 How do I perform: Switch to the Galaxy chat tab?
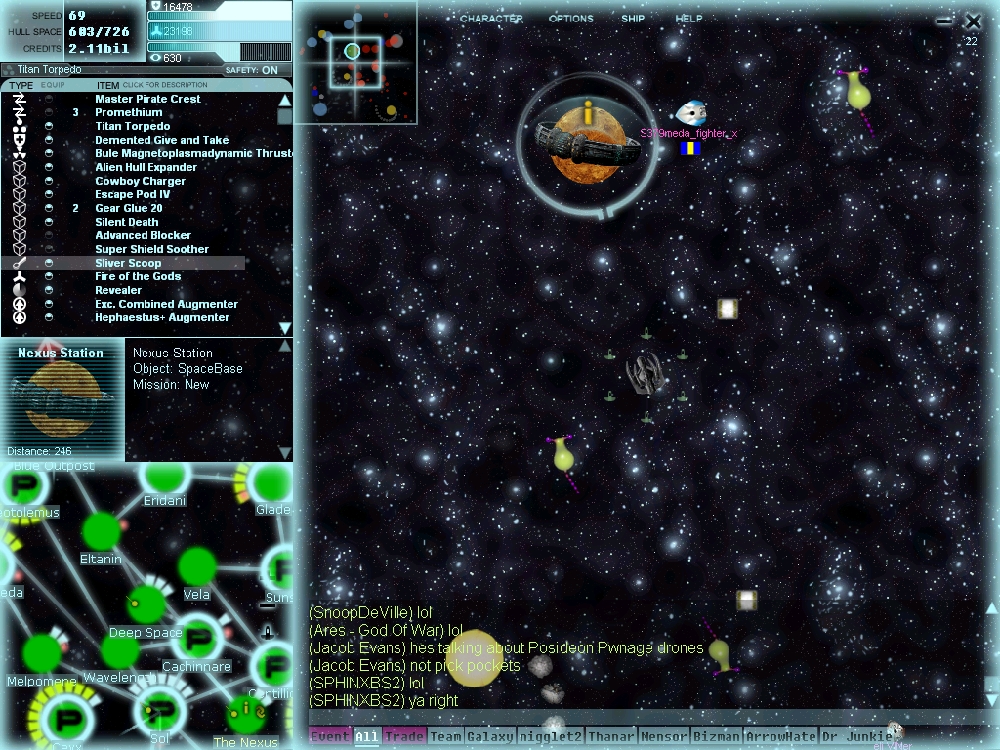click(490, 737)
